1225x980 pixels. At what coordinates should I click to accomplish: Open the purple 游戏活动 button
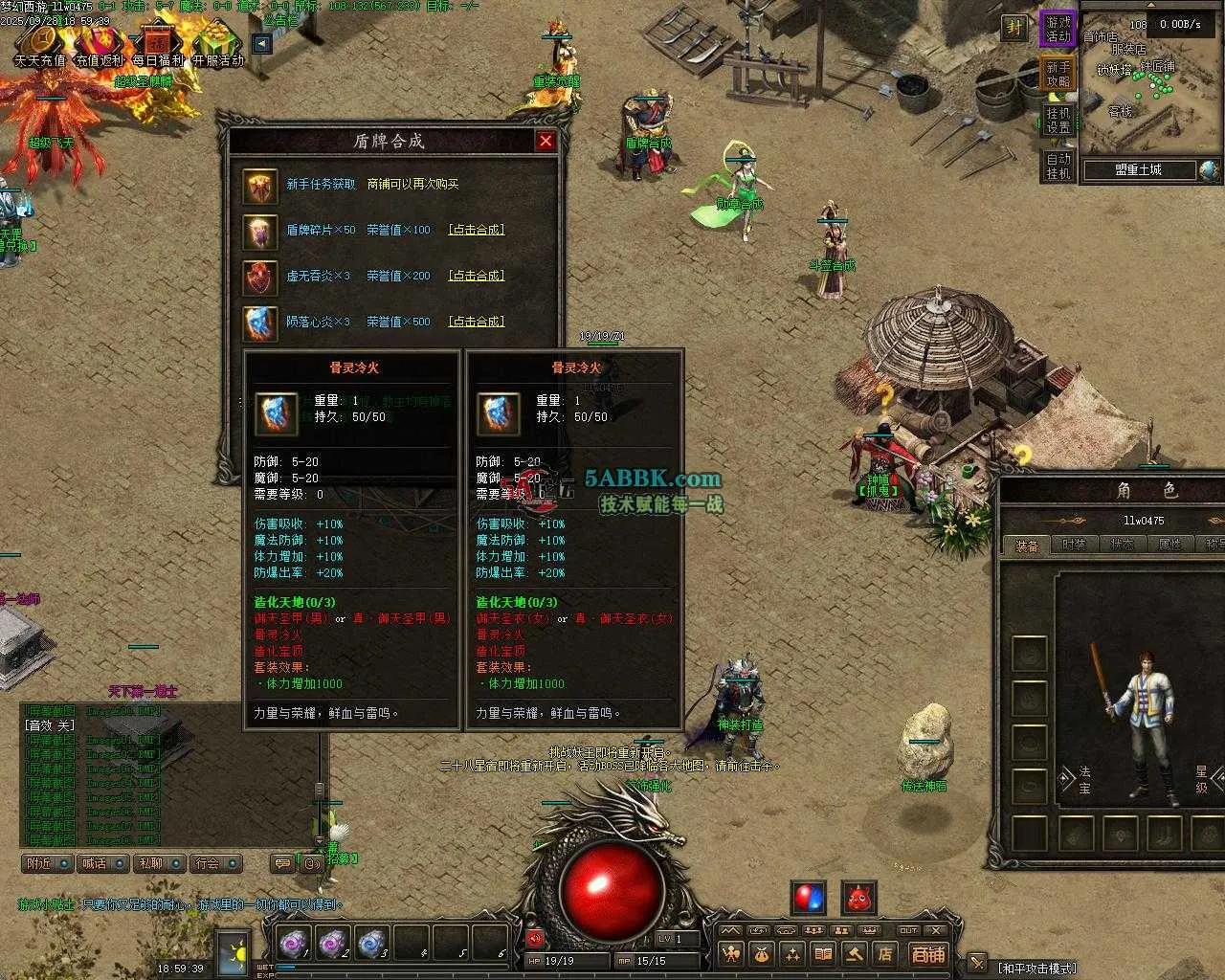tap(1058, 29)
